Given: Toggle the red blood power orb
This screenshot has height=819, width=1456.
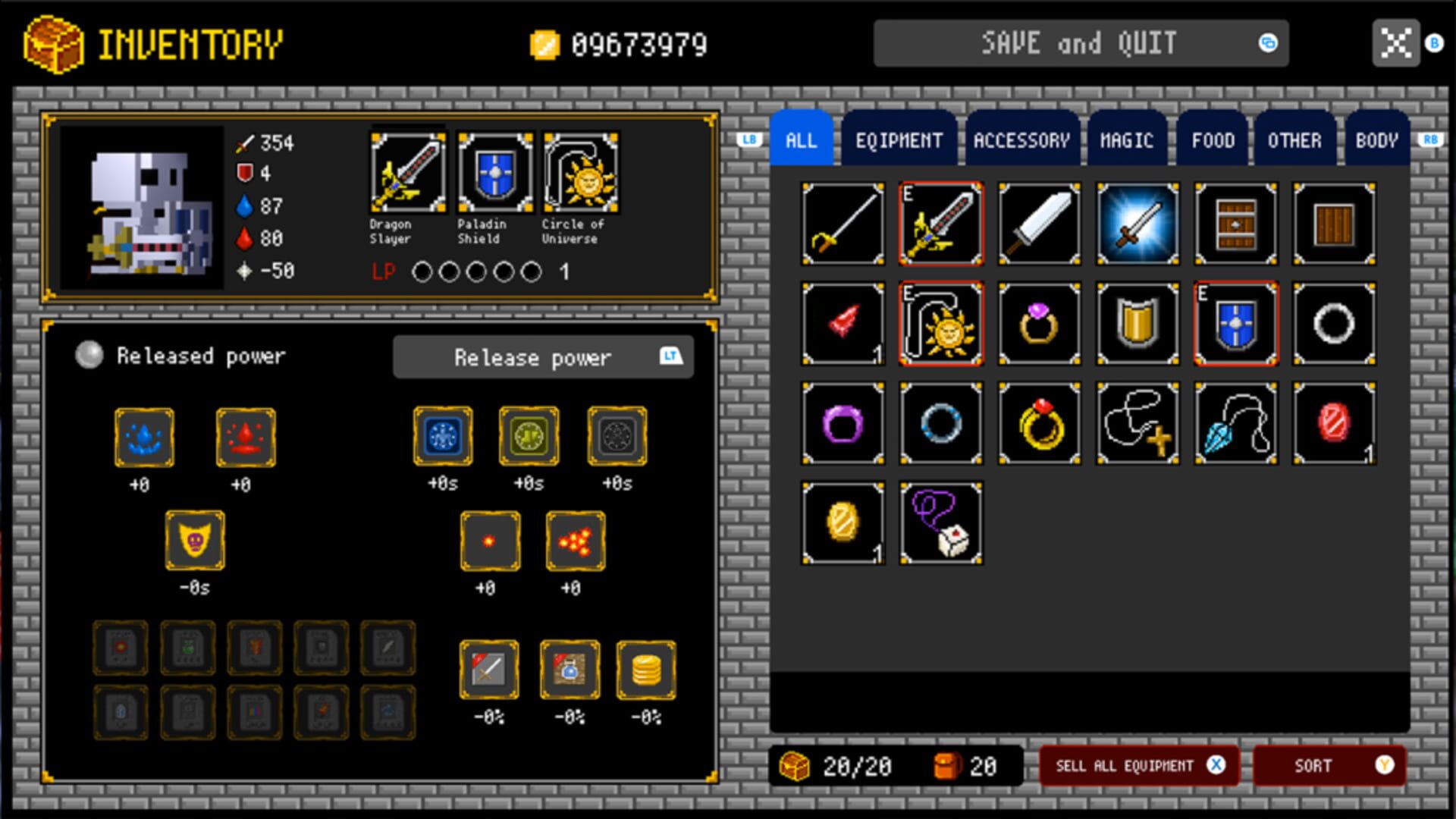Looking at the screenshot, I should [245, 436].
